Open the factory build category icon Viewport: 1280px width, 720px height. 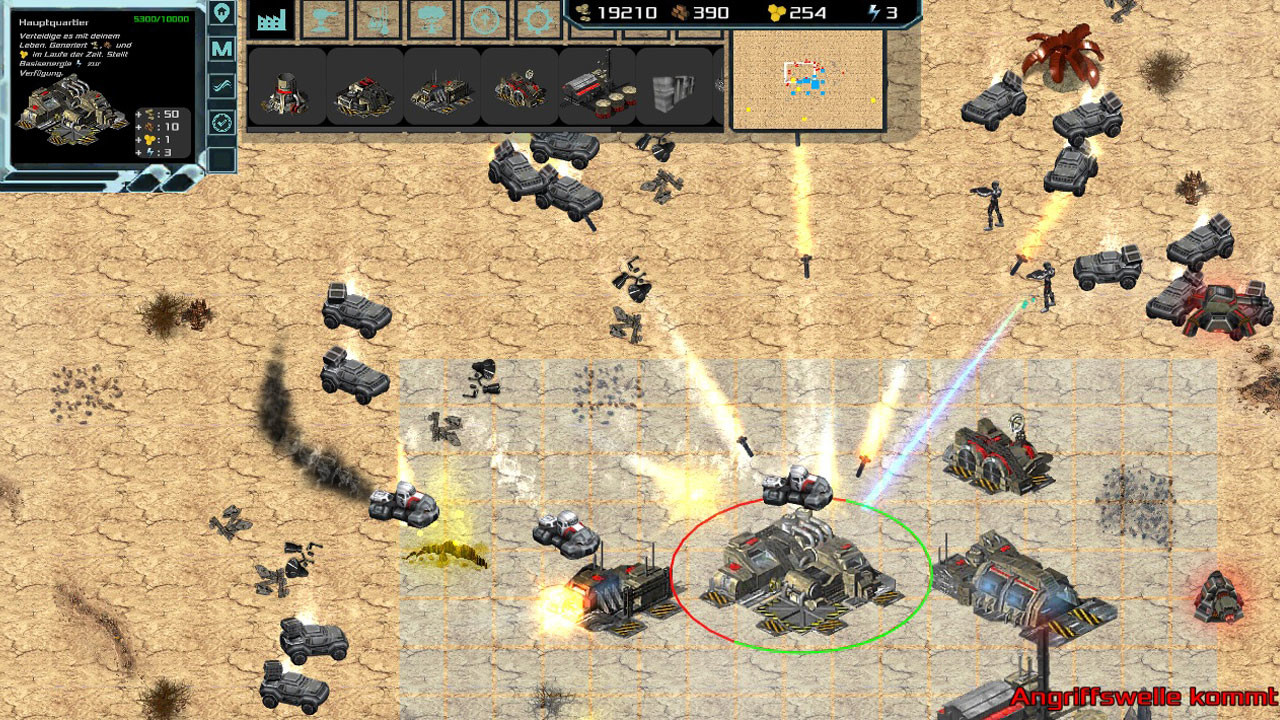point(270,19)
